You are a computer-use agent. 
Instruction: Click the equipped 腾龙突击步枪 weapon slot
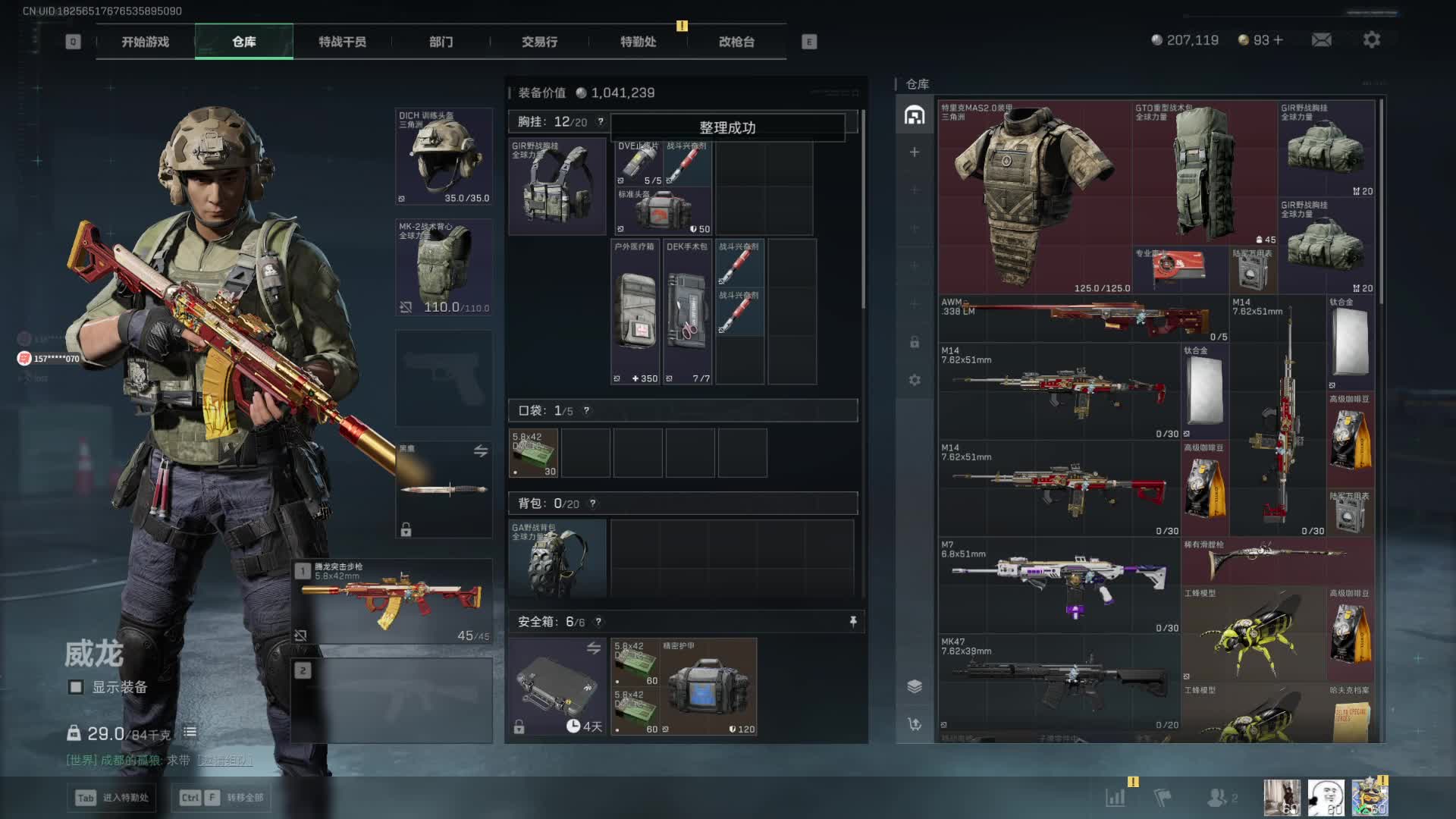point(393,601)
